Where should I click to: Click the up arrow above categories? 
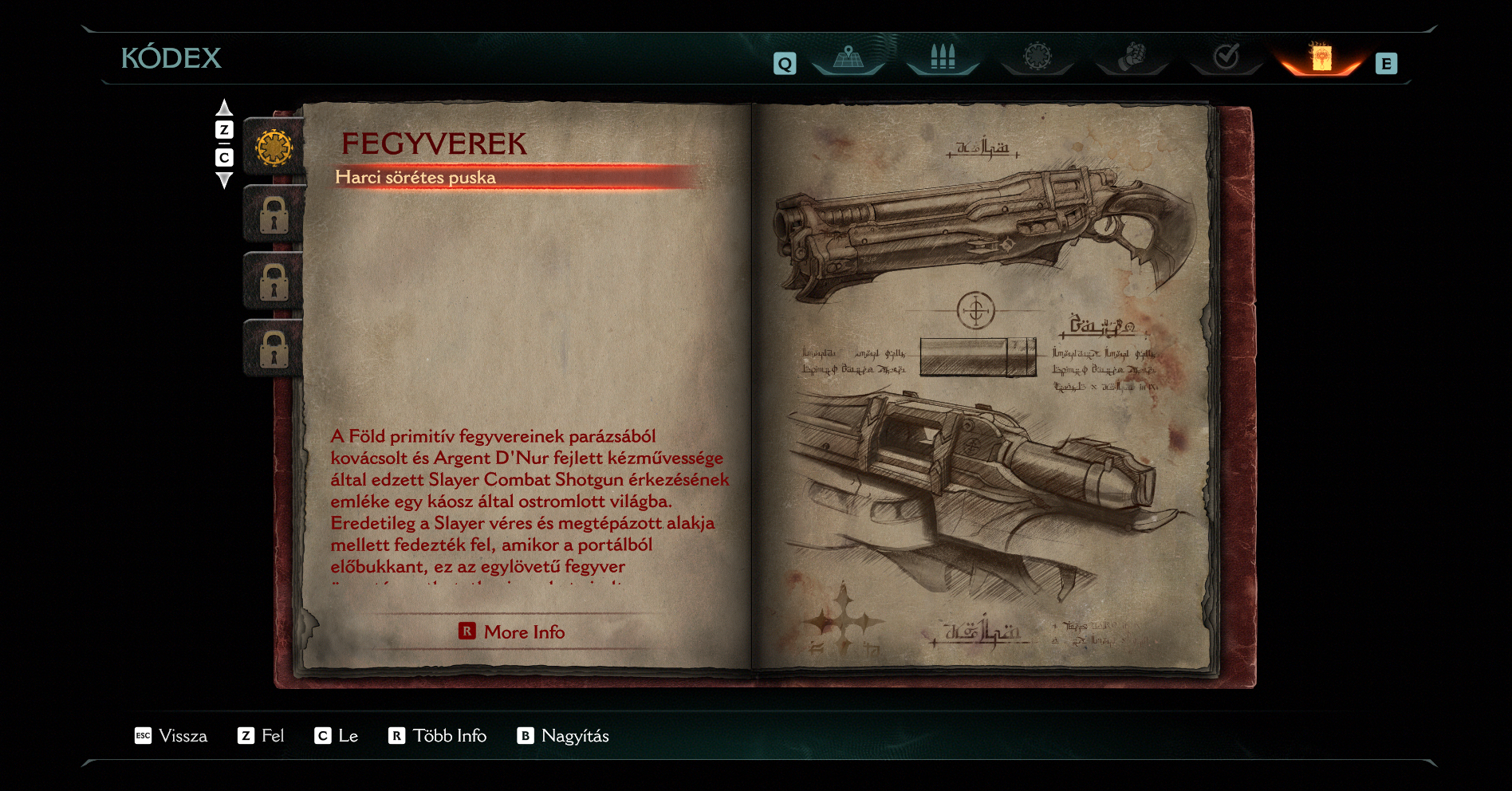[x=224, y=107]
